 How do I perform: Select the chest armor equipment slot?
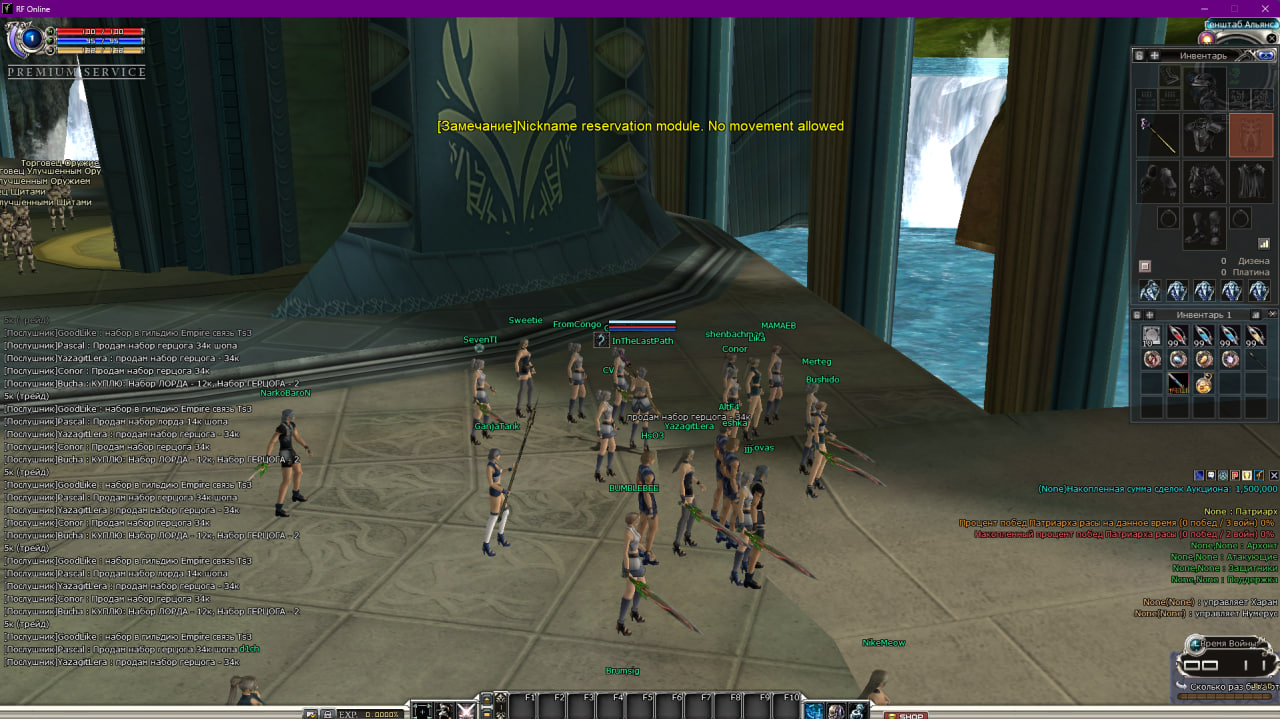click(1204, 135)
